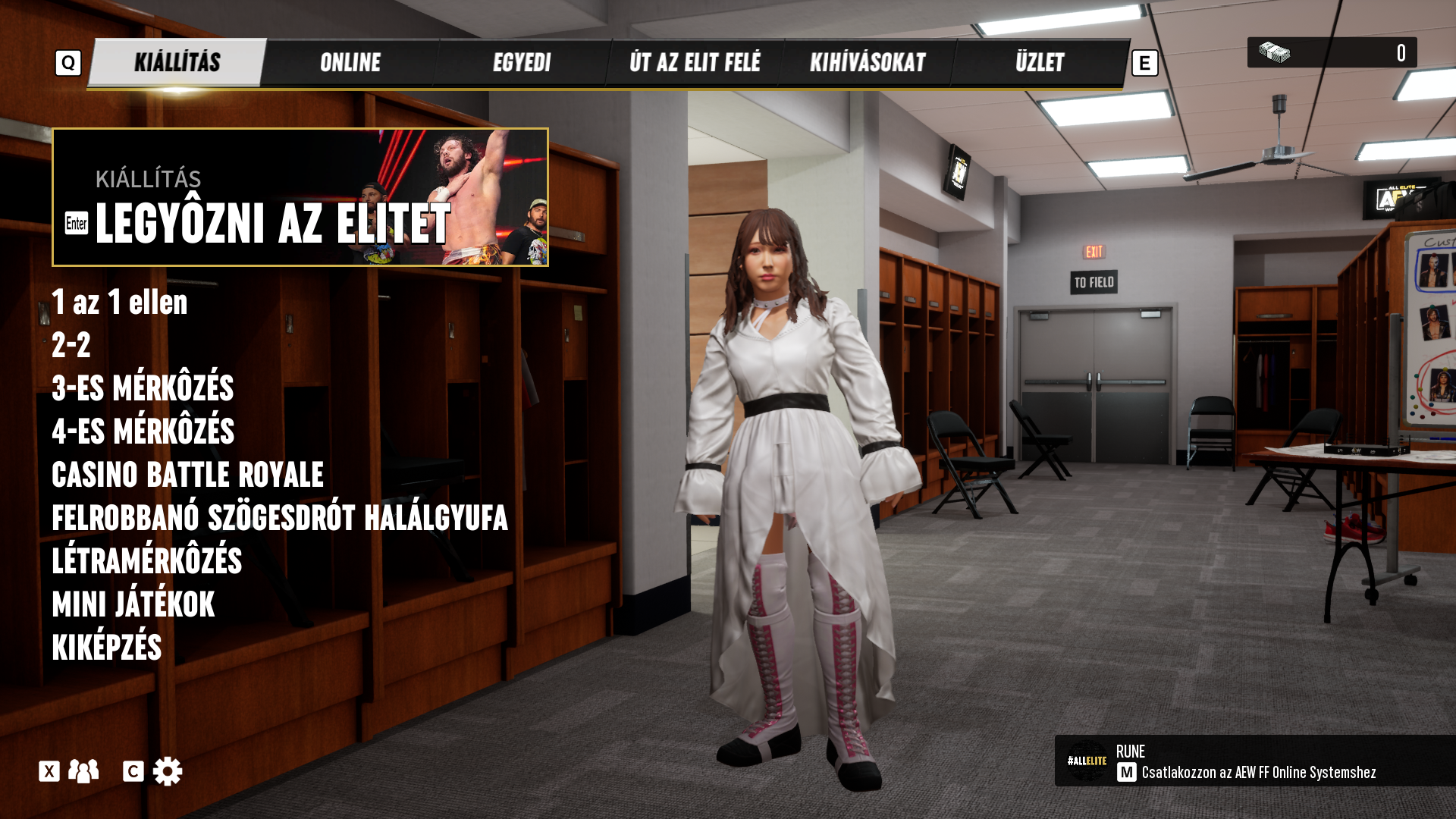
Task: Select FELROBBANÓ SZÖGESDRÓT HALÁLGYUFA match
Action: [x=279, y=518]
